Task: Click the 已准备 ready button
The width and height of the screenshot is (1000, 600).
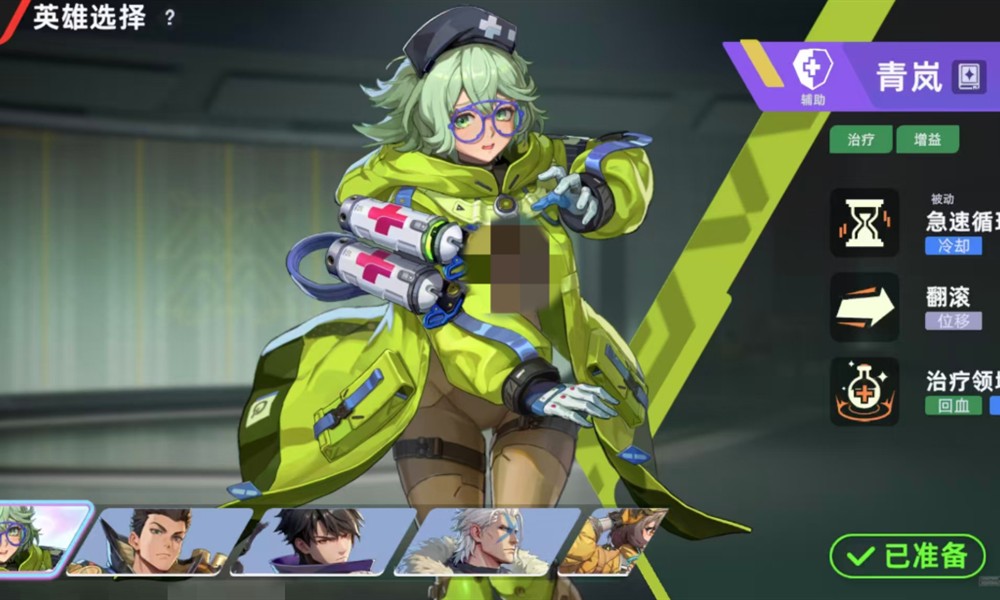Action: pos(907,557)
